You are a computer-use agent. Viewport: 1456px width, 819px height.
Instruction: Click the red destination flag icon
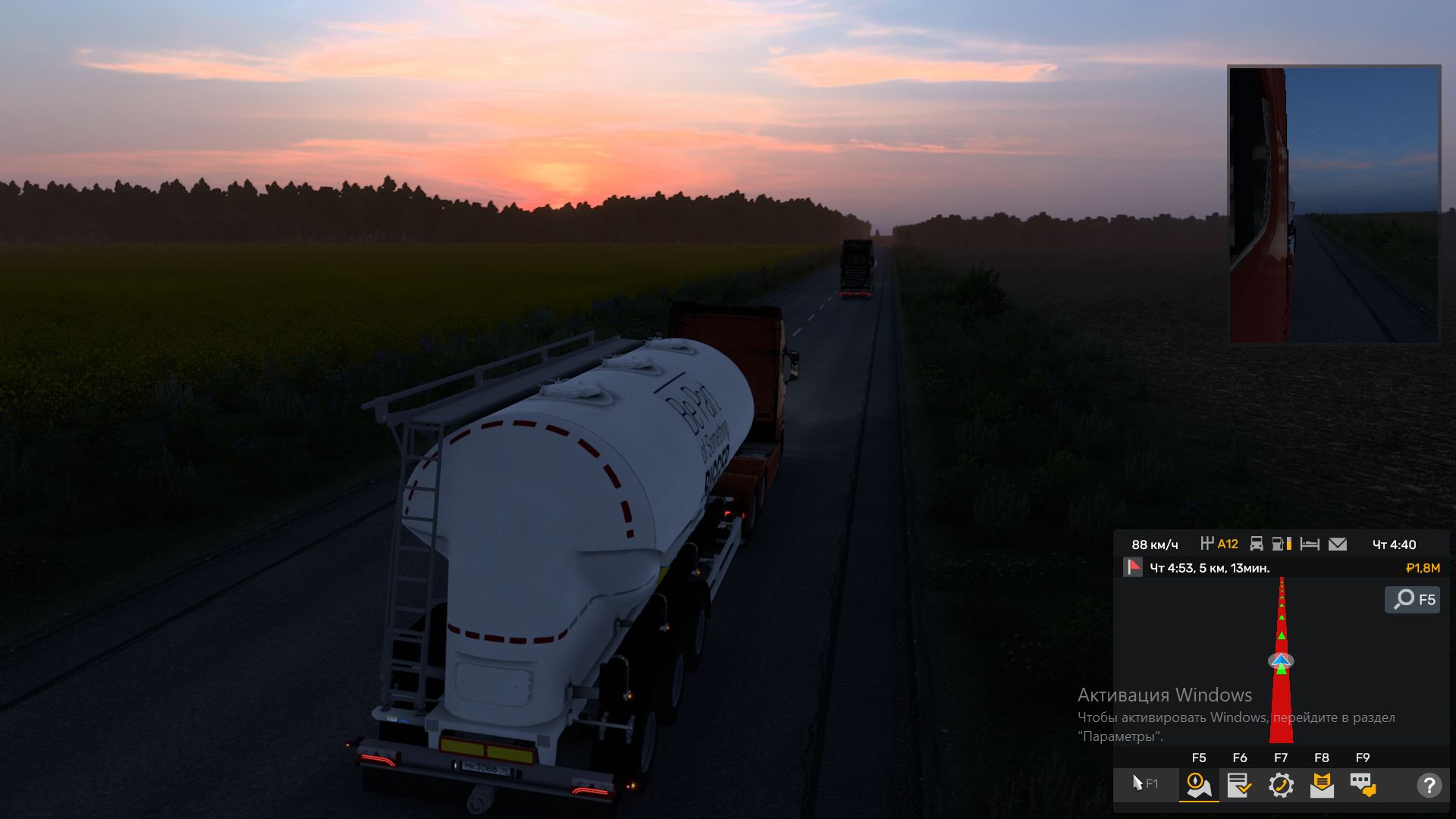coord(1133,567)
